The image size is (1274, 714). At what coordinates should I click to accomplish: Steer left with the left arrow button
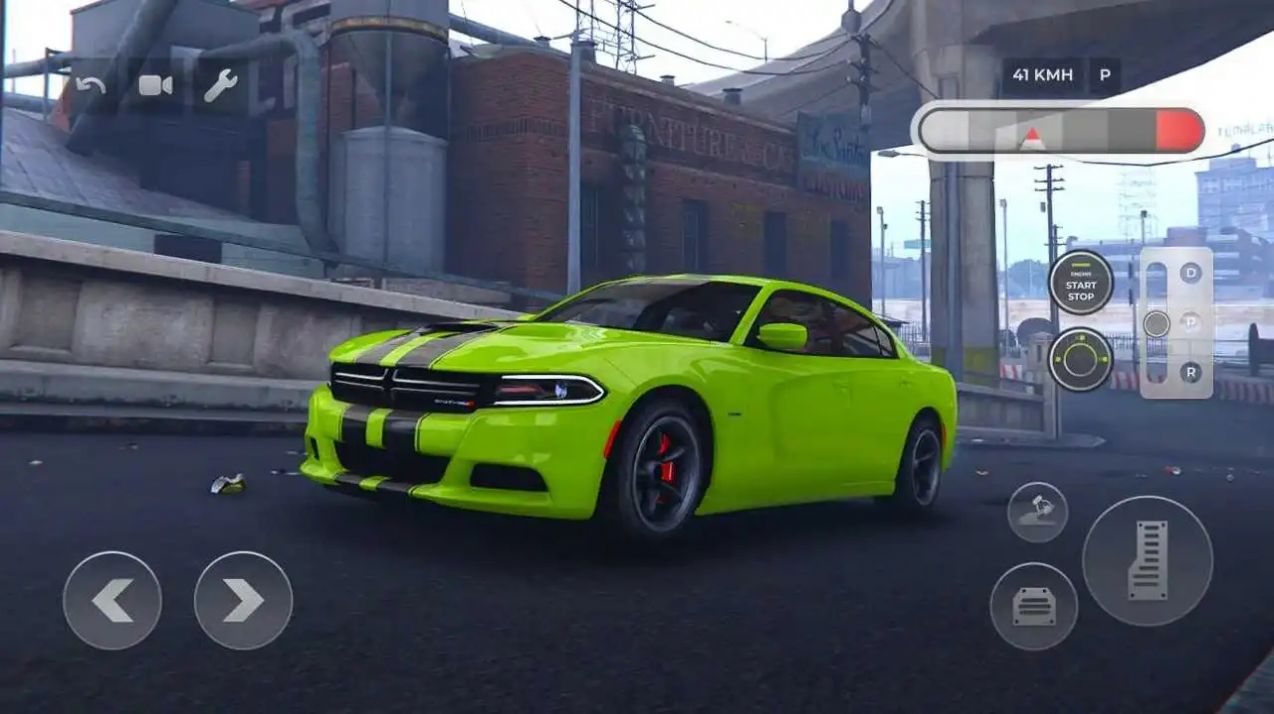point(112,601)
